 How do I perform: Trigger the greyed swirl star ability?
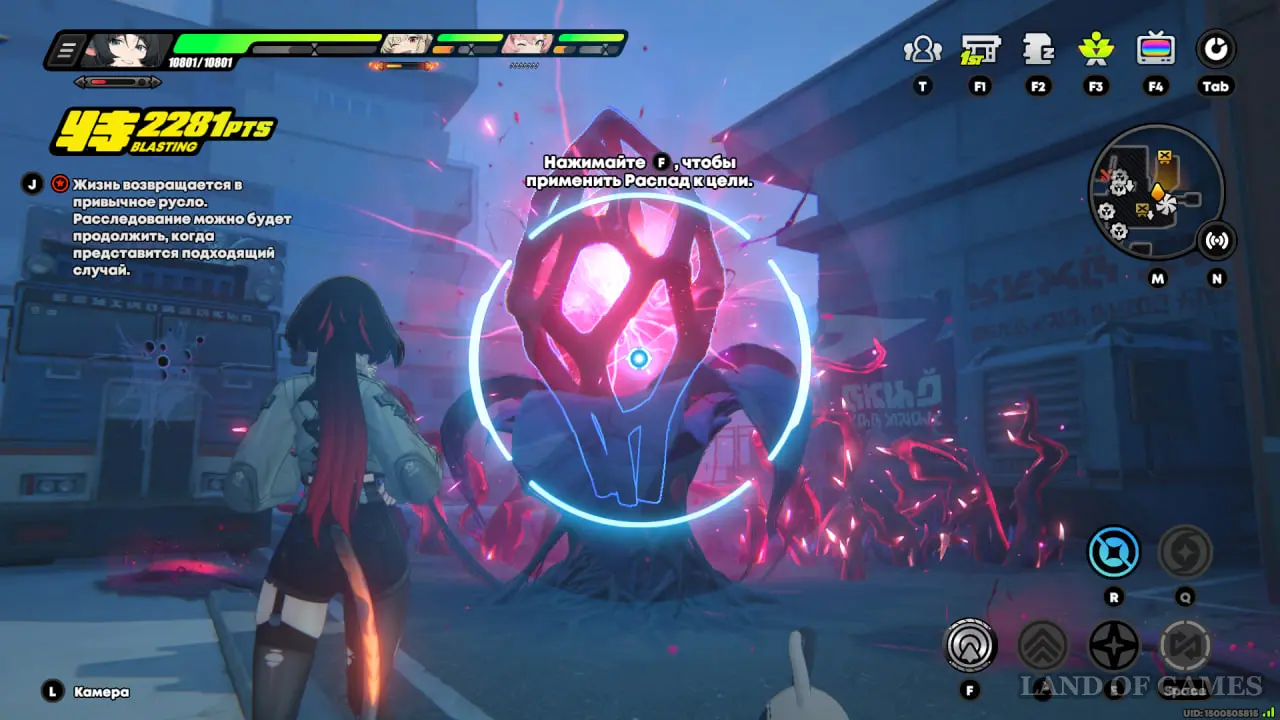(1185, 552)
